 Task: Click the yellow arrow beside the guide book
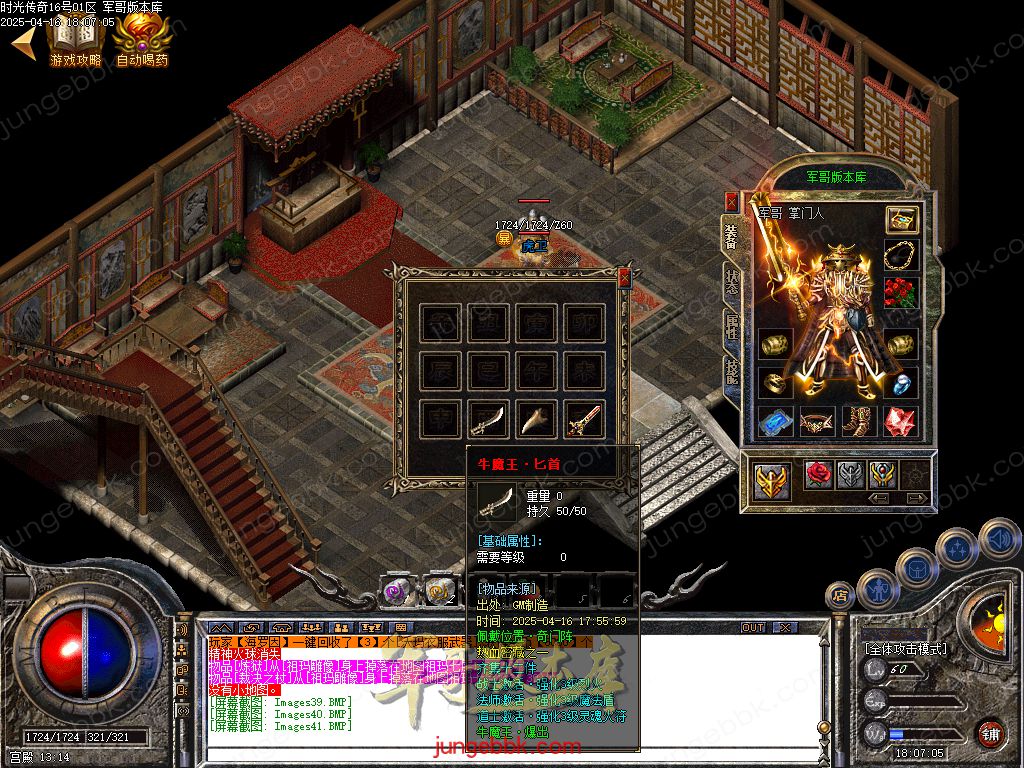(24, 42)
